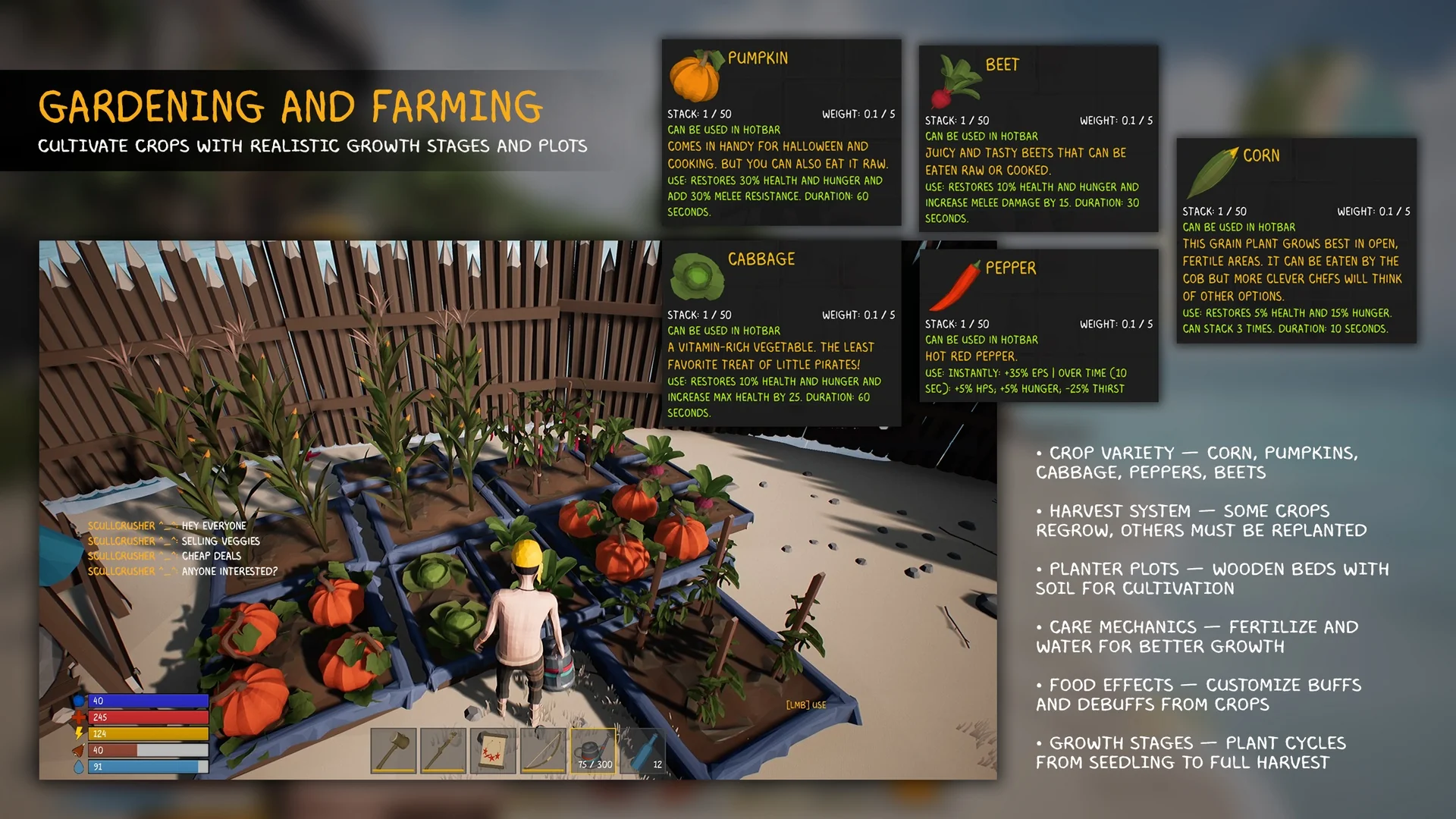Select the scroll with red stars

click(x=493, y=750)
